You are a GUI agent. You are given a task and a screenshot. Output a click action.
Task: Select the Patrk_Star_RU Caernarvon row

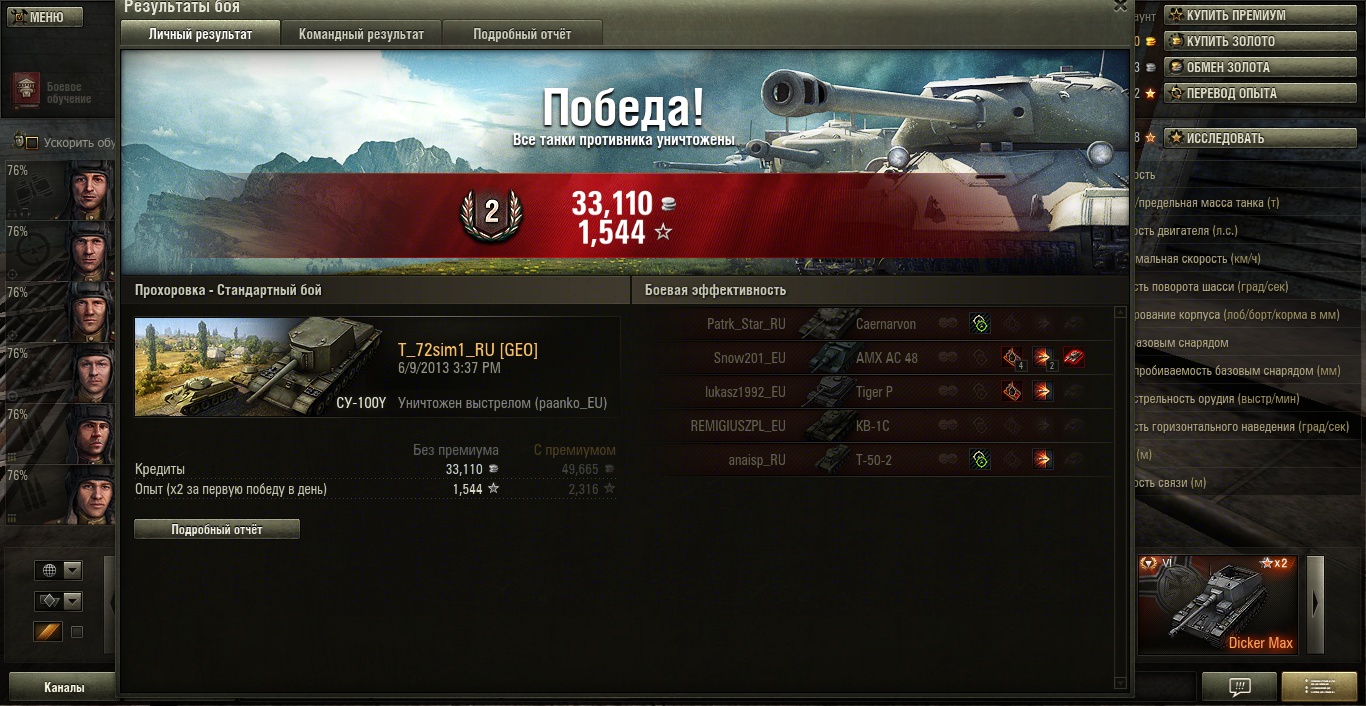click(875, 324)
